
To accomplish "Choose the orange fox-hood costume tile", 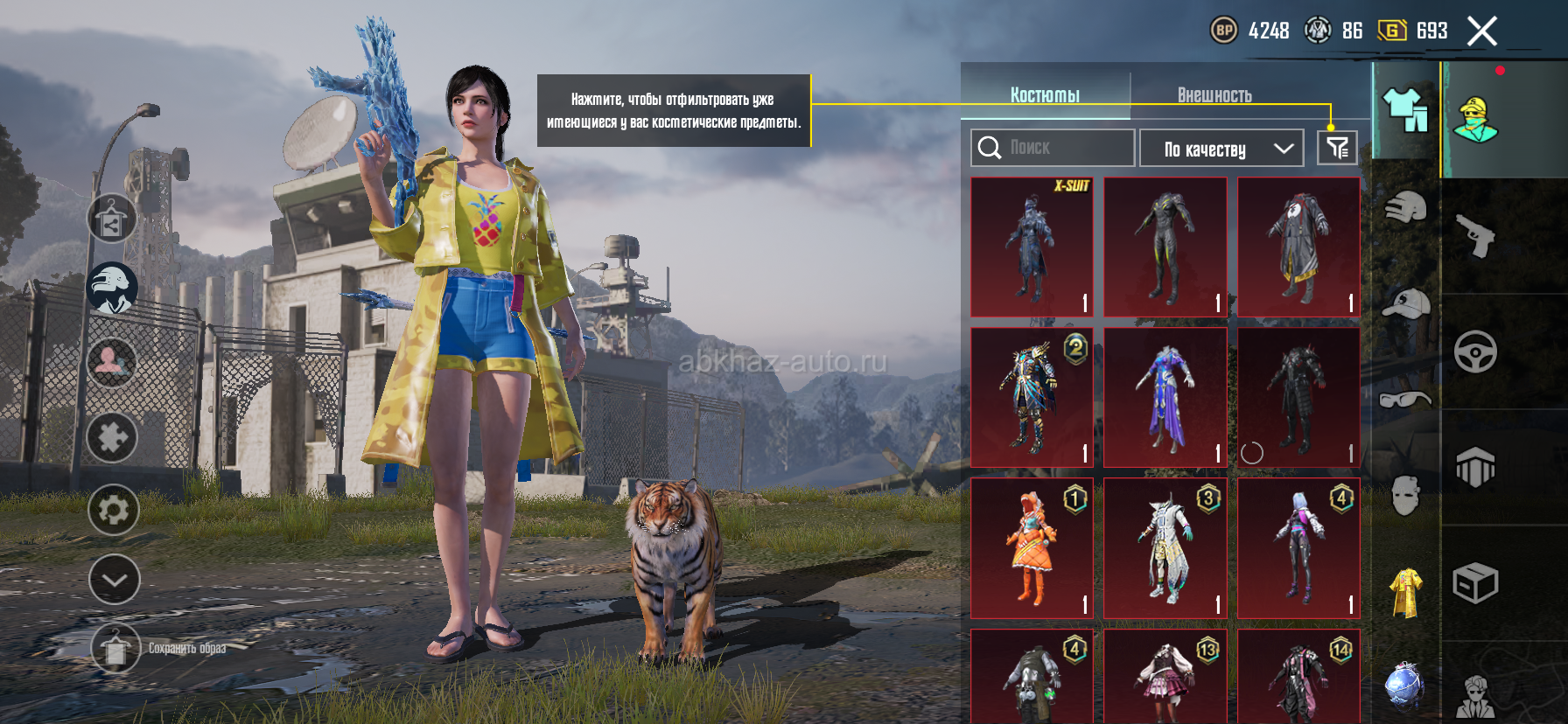I will pyautogui.click(x=1032, y=547).
